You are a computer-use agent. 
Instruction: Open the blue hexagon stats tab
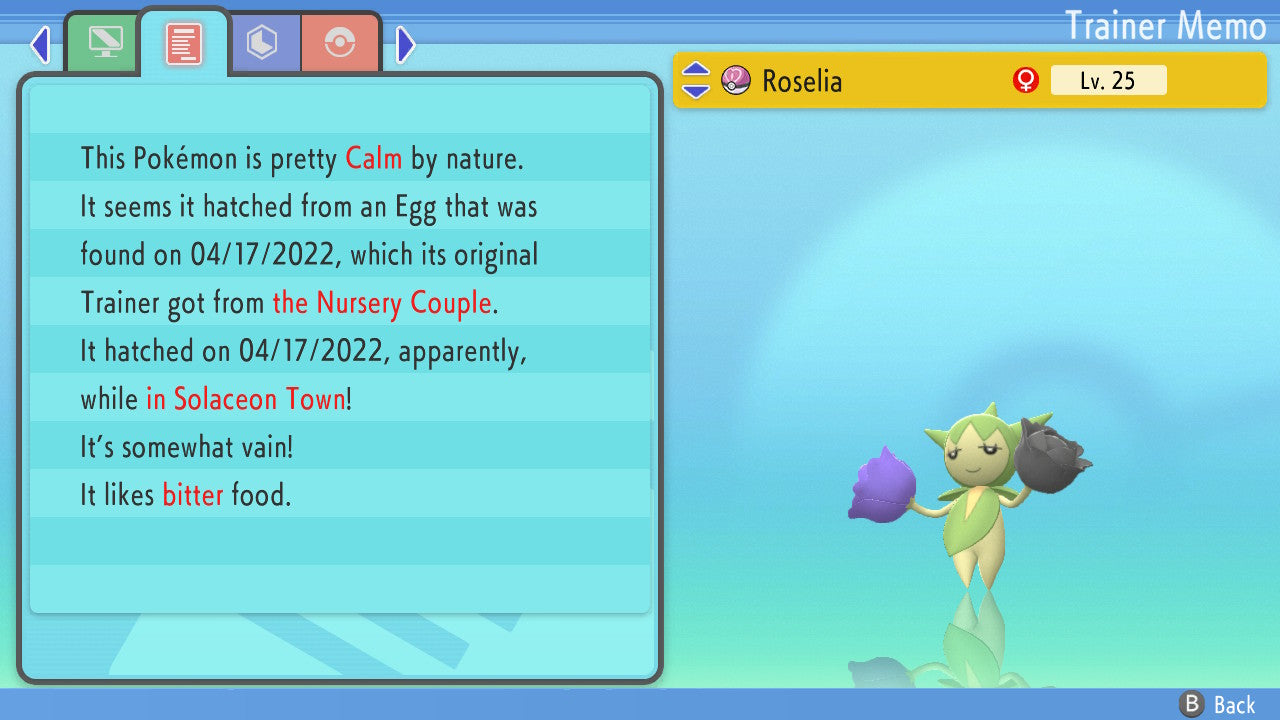[x=263, y=43]
